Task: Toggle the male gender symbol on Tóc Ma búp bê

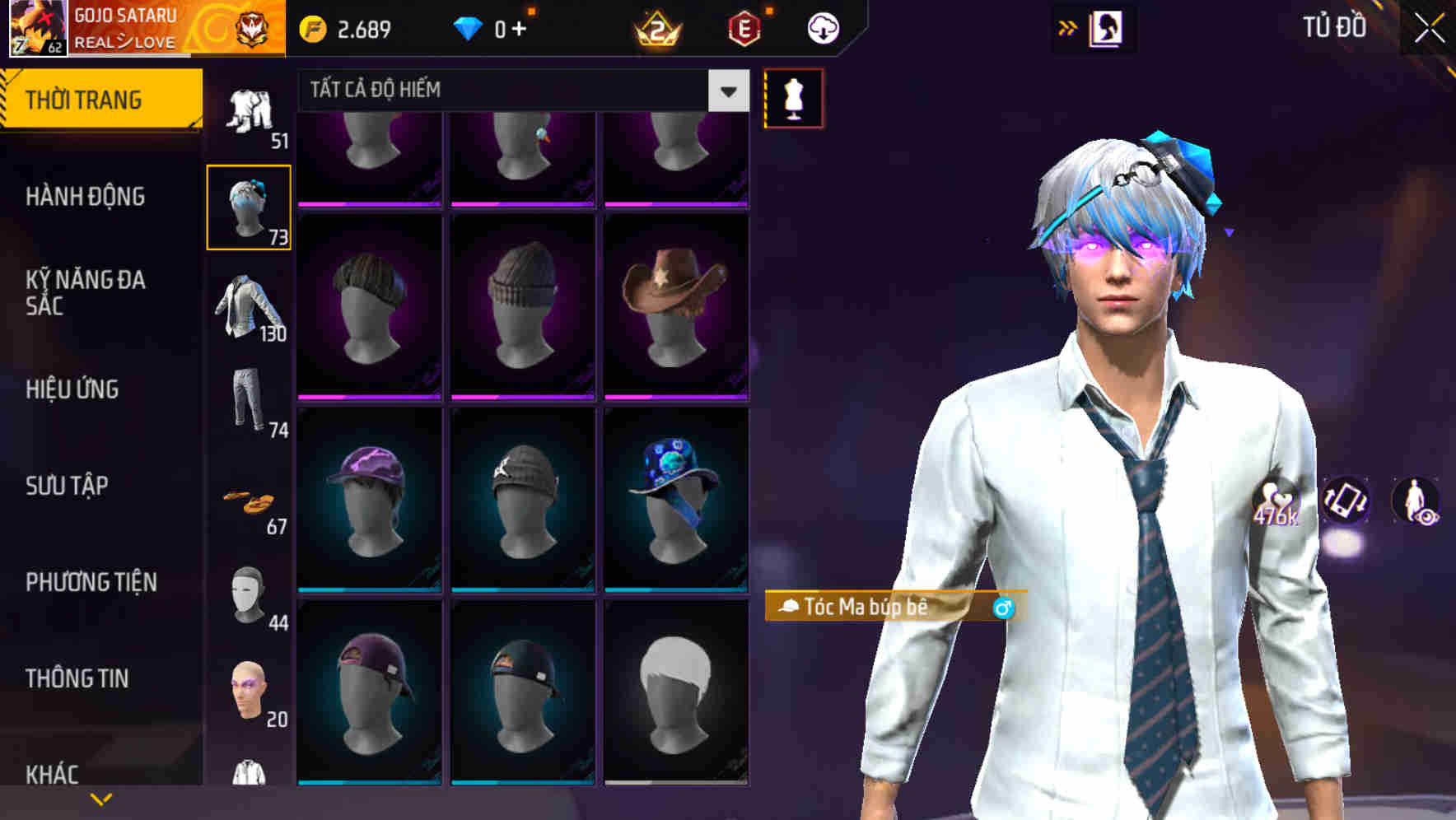Action: coord(1002,608)
